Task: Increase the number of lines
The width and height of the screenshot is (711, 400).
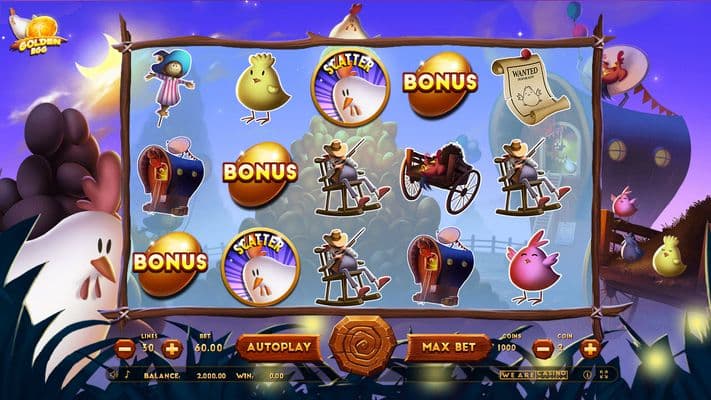Action: coord(172,349)
